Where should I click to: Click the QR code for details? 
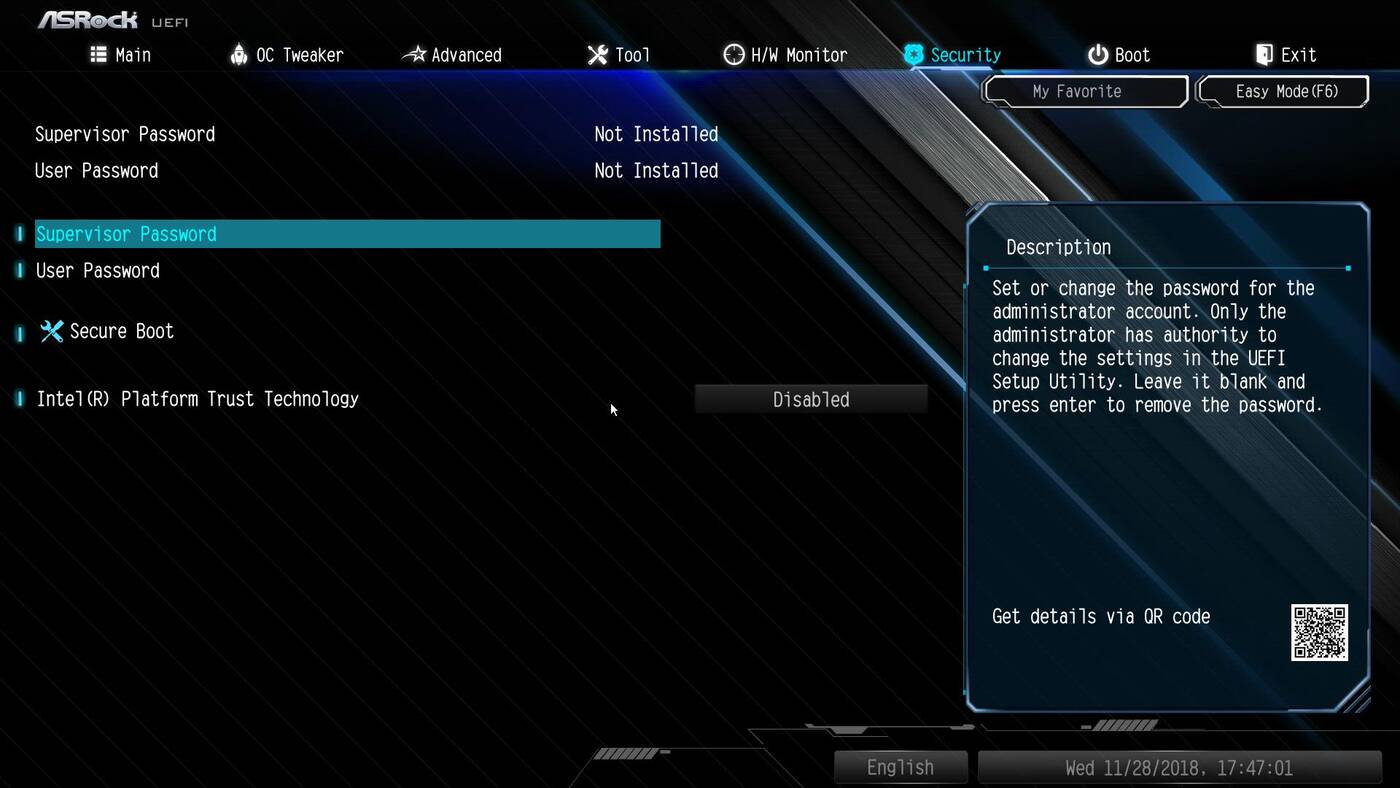point(1319,632)
